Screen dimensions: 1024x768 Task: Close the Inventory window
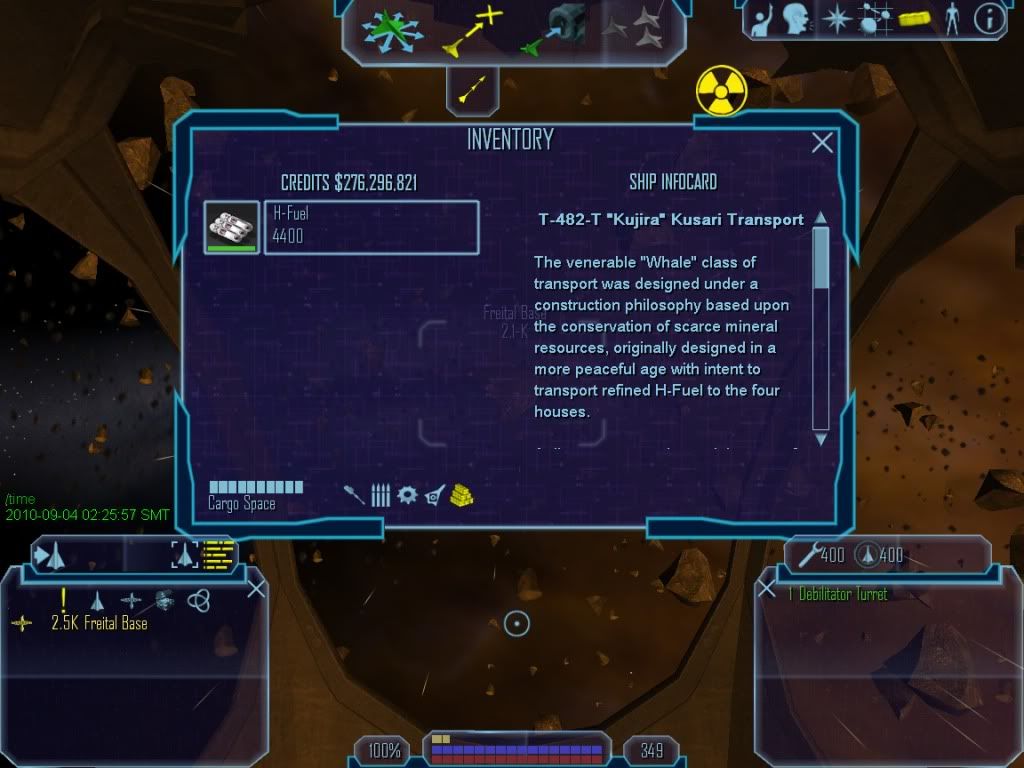[822, 143]
